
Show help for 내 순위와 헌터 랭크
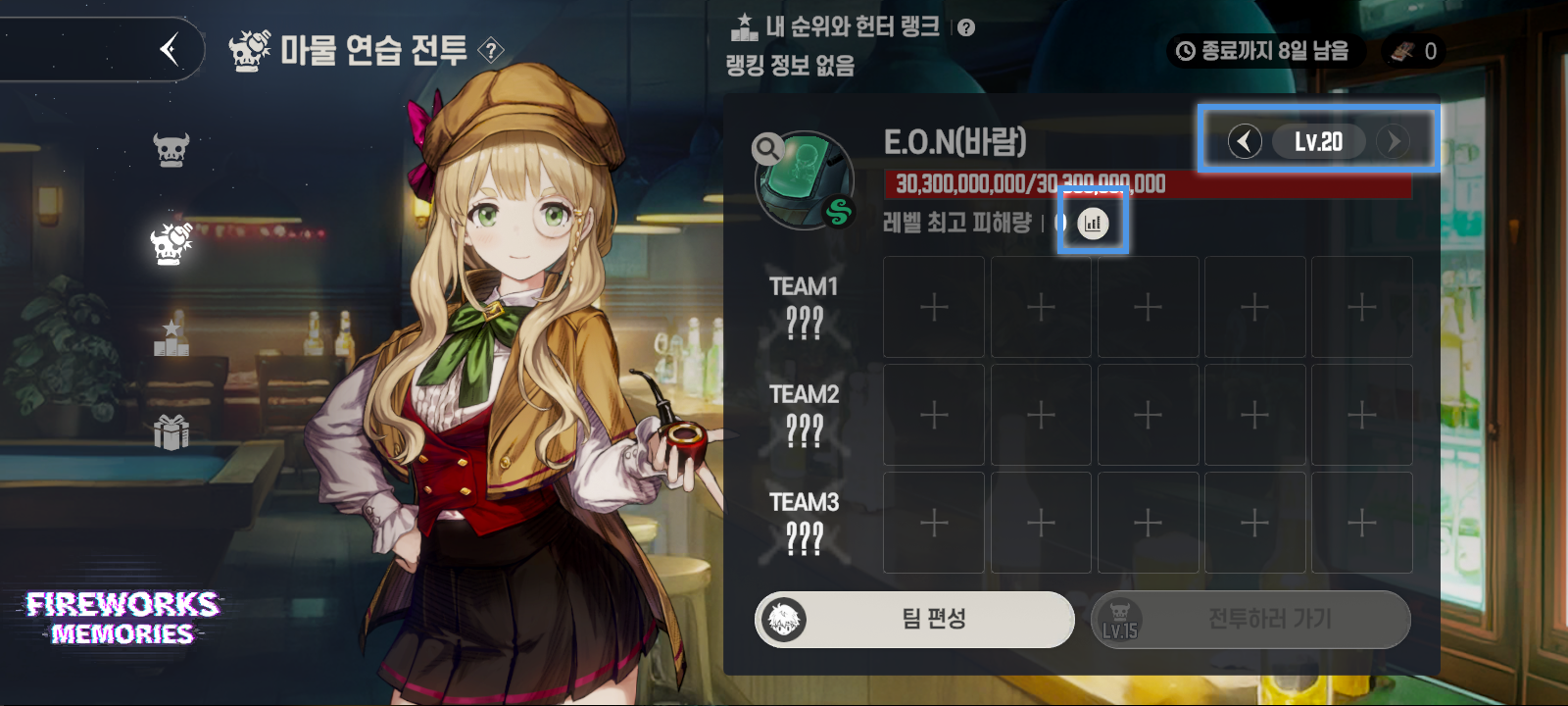coord(966,27)
